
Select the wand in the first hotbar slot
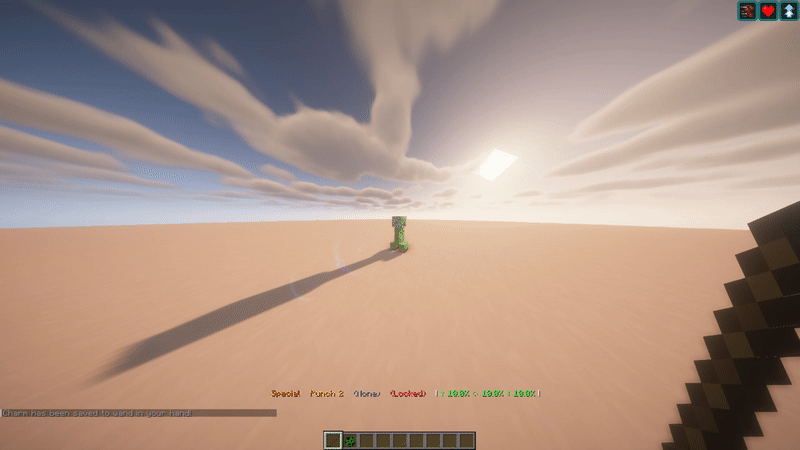tap(334, 440)
